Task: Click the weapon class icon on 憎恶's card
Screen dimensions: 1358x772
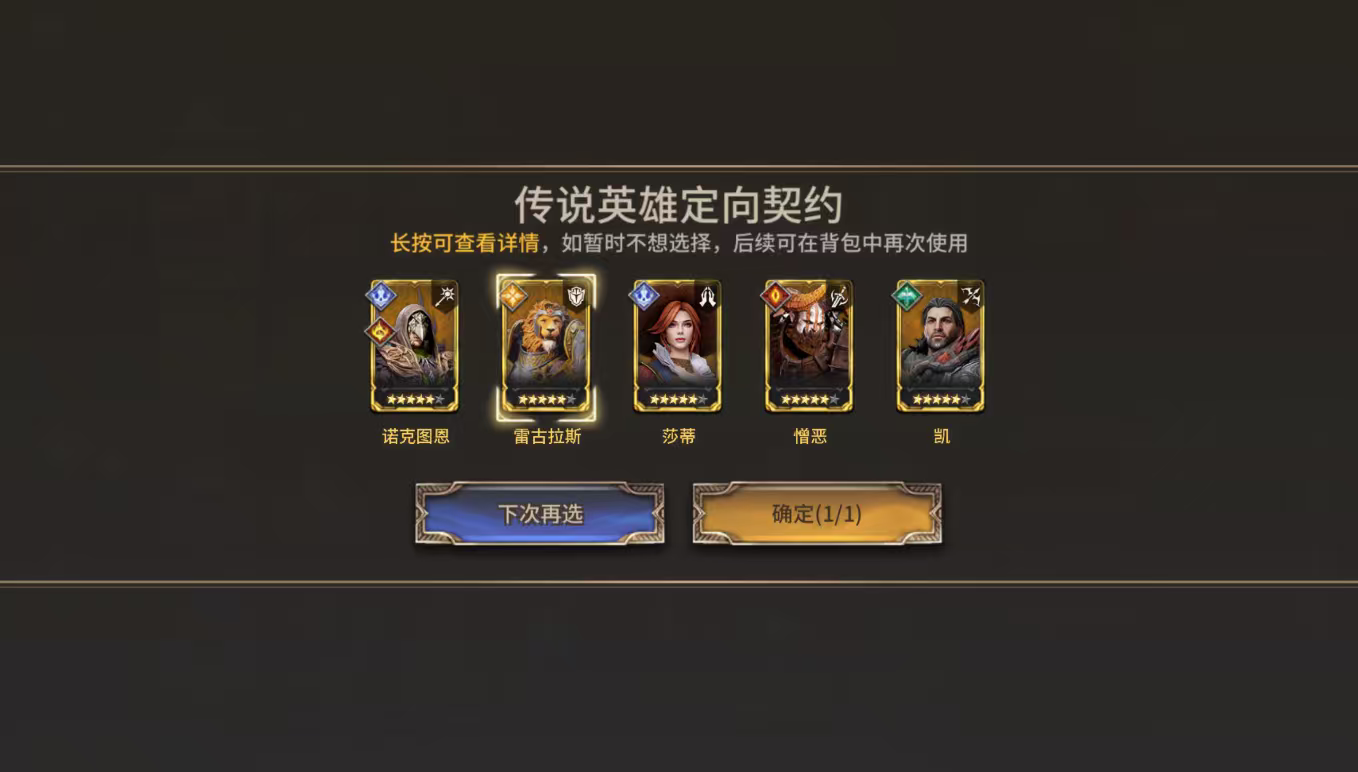Action: tap(839, 298)
